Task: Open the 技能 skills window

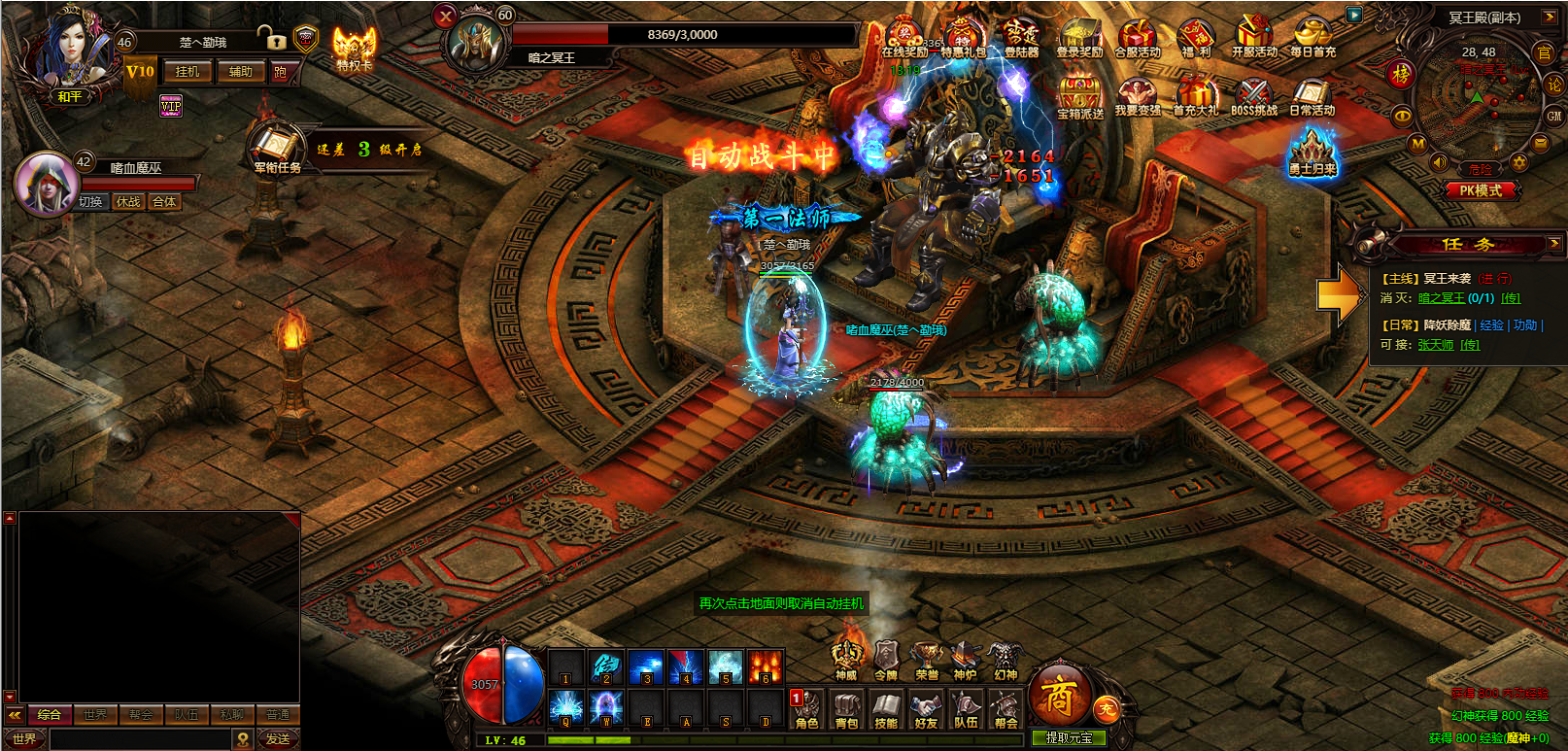Action: (886, 708)
